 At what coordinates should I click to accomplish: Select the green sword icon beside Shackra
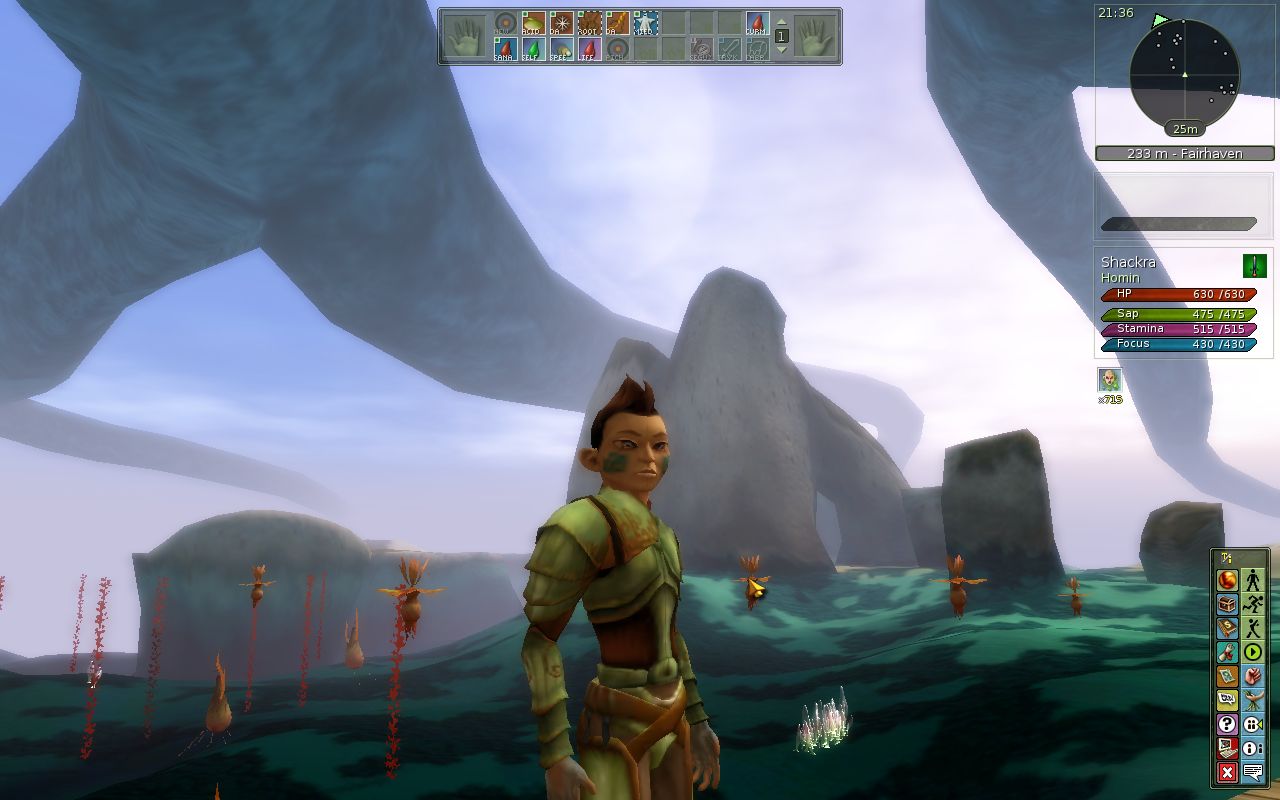(1254, 265)
